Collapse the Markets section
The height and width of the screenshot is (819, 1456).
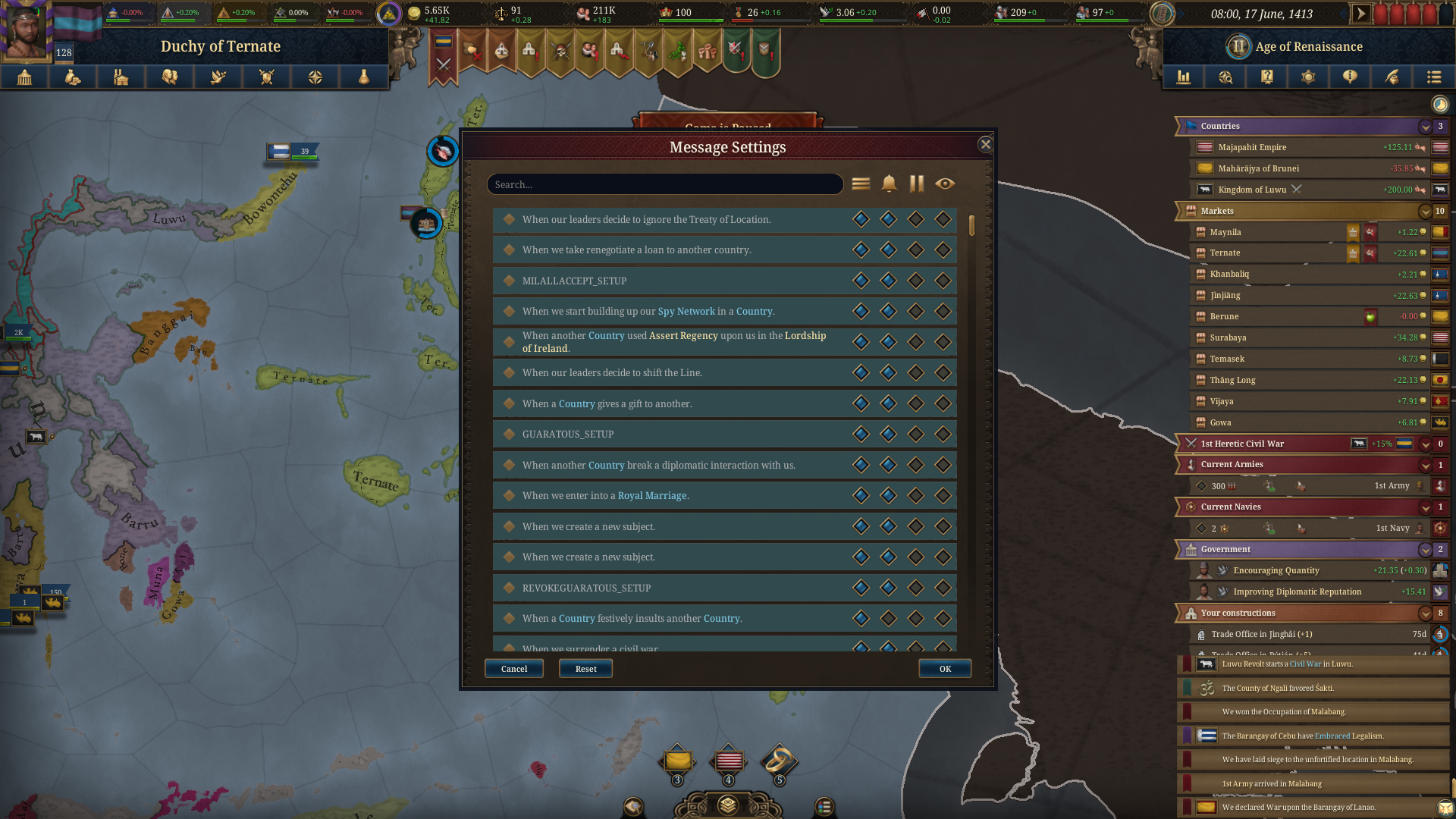point(1424,212)
